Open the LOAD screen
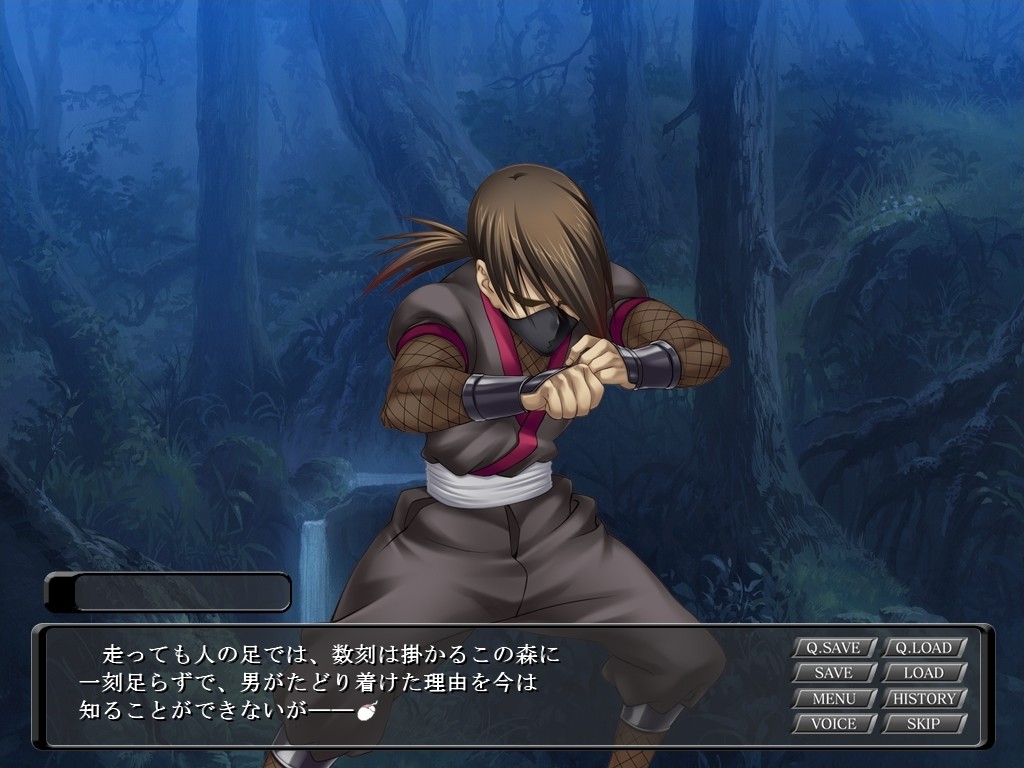 point(924,673)
